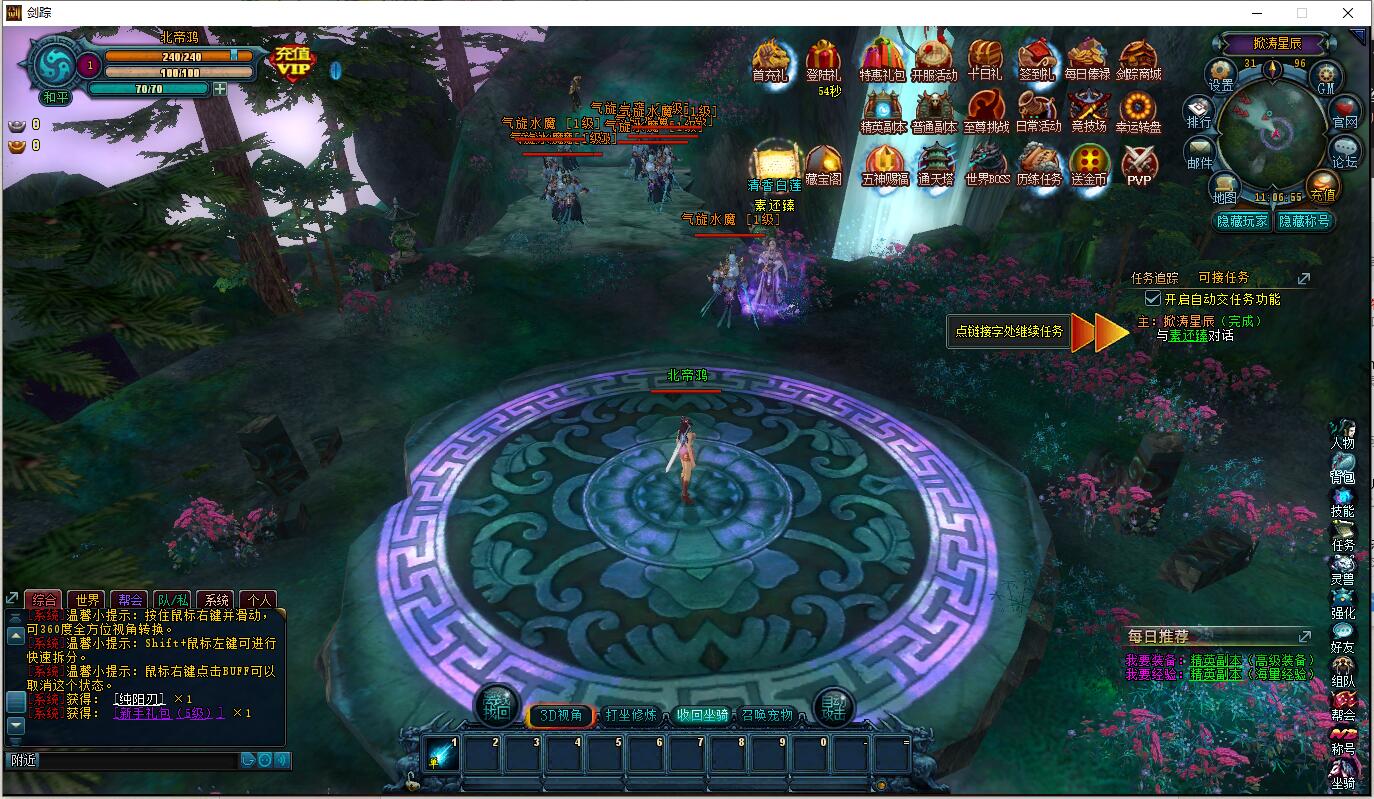Screen dimensions: 1374x799
Task: Open the 首充礼 first-recharge gift icon
Action: pos(770,59)
